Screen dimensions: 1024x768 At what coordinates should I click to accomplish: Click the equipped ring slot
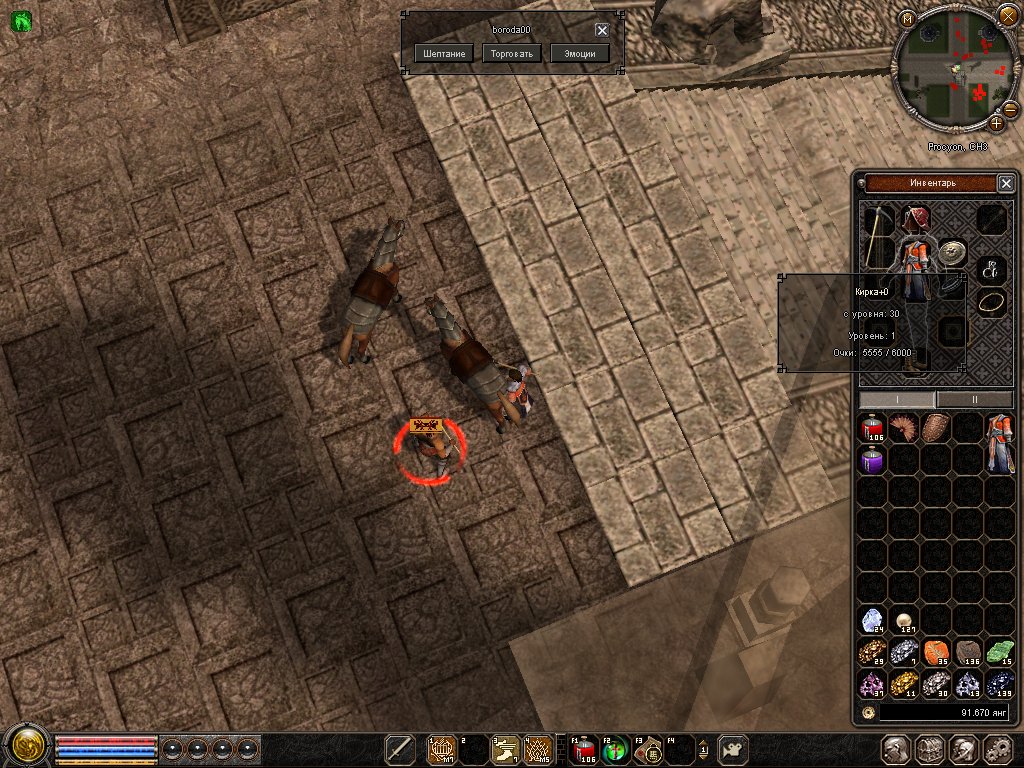pyautogui.click(x=992, y=300)
